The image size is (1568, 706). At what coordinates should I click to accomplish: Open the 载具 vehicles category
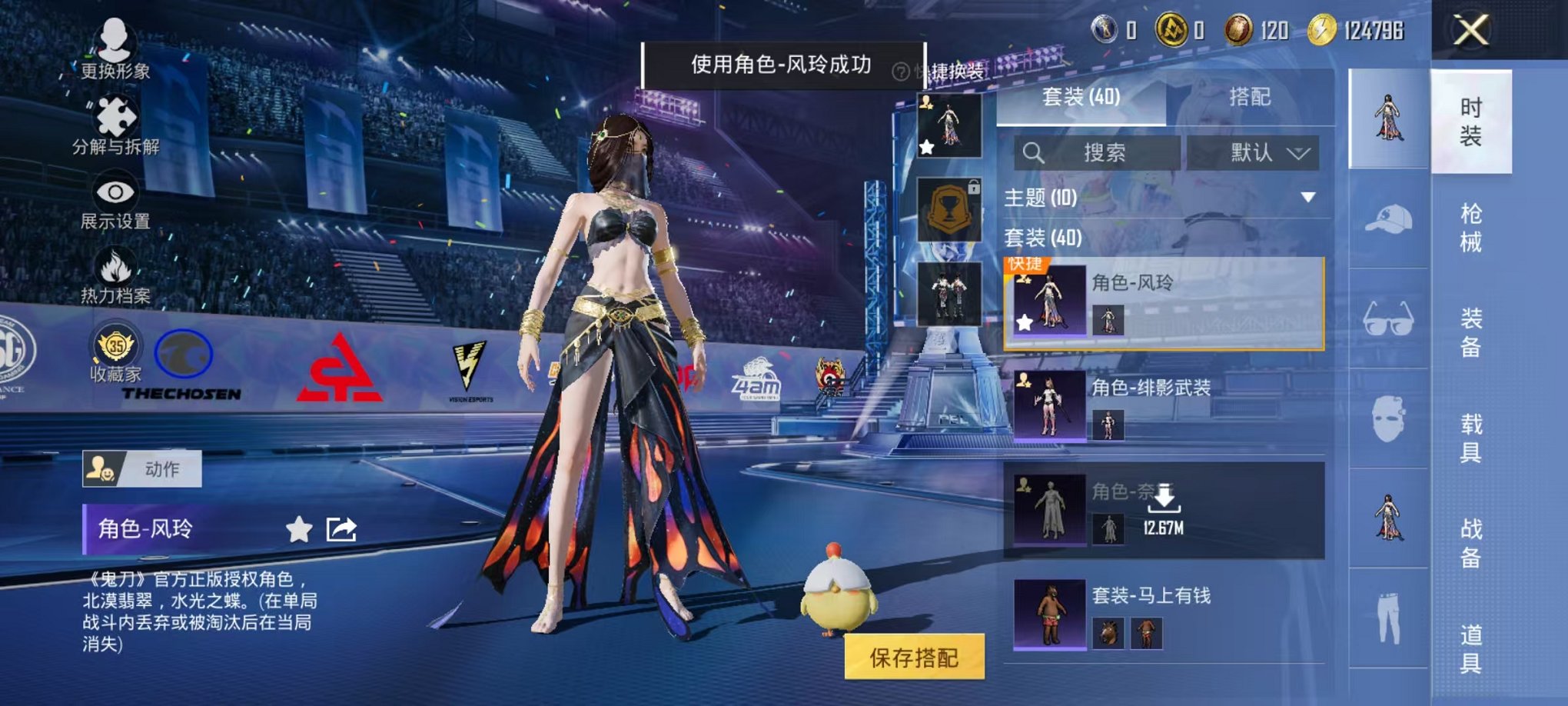pos(1470,438)
